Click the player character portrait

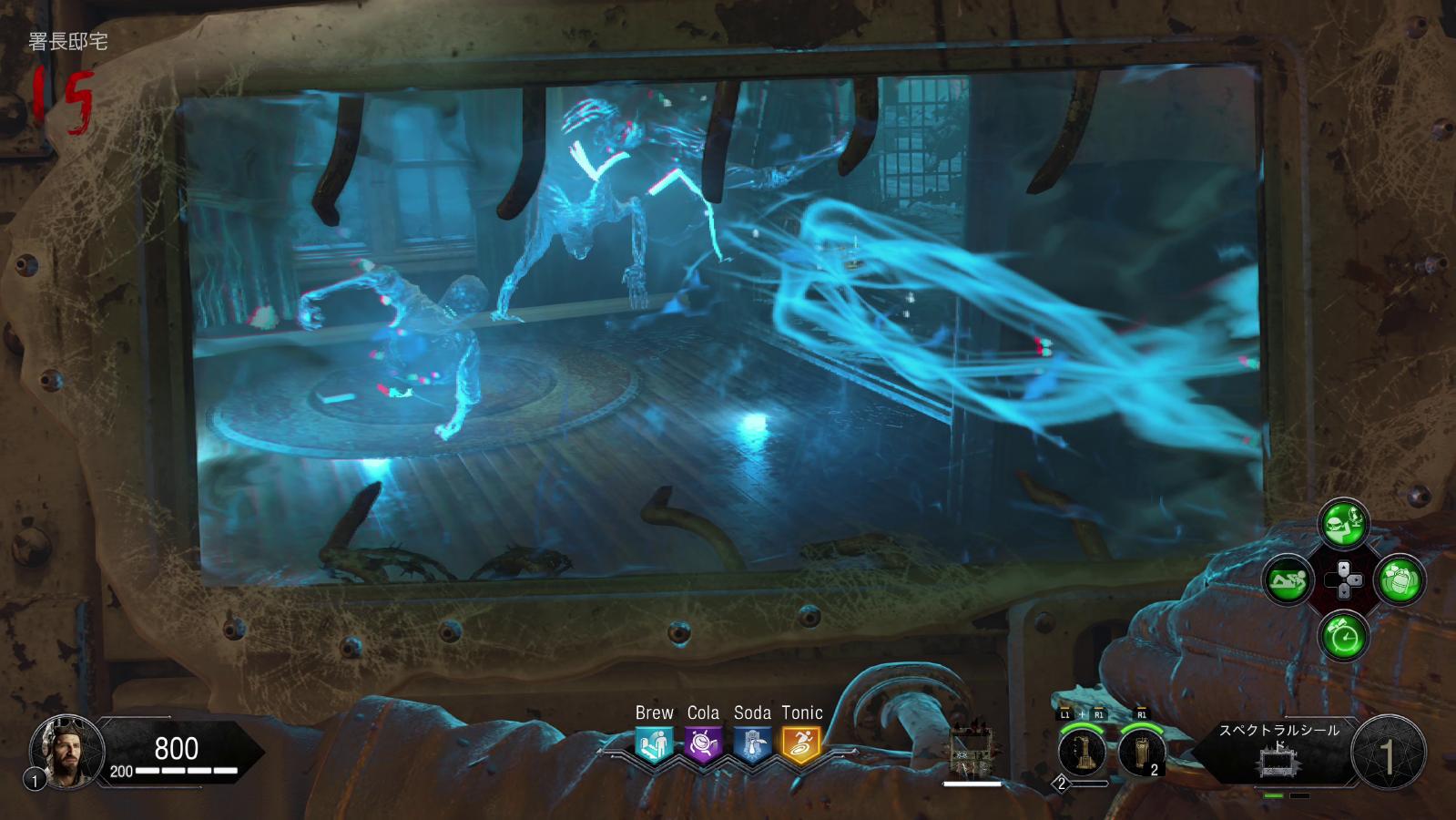point(61,750)
